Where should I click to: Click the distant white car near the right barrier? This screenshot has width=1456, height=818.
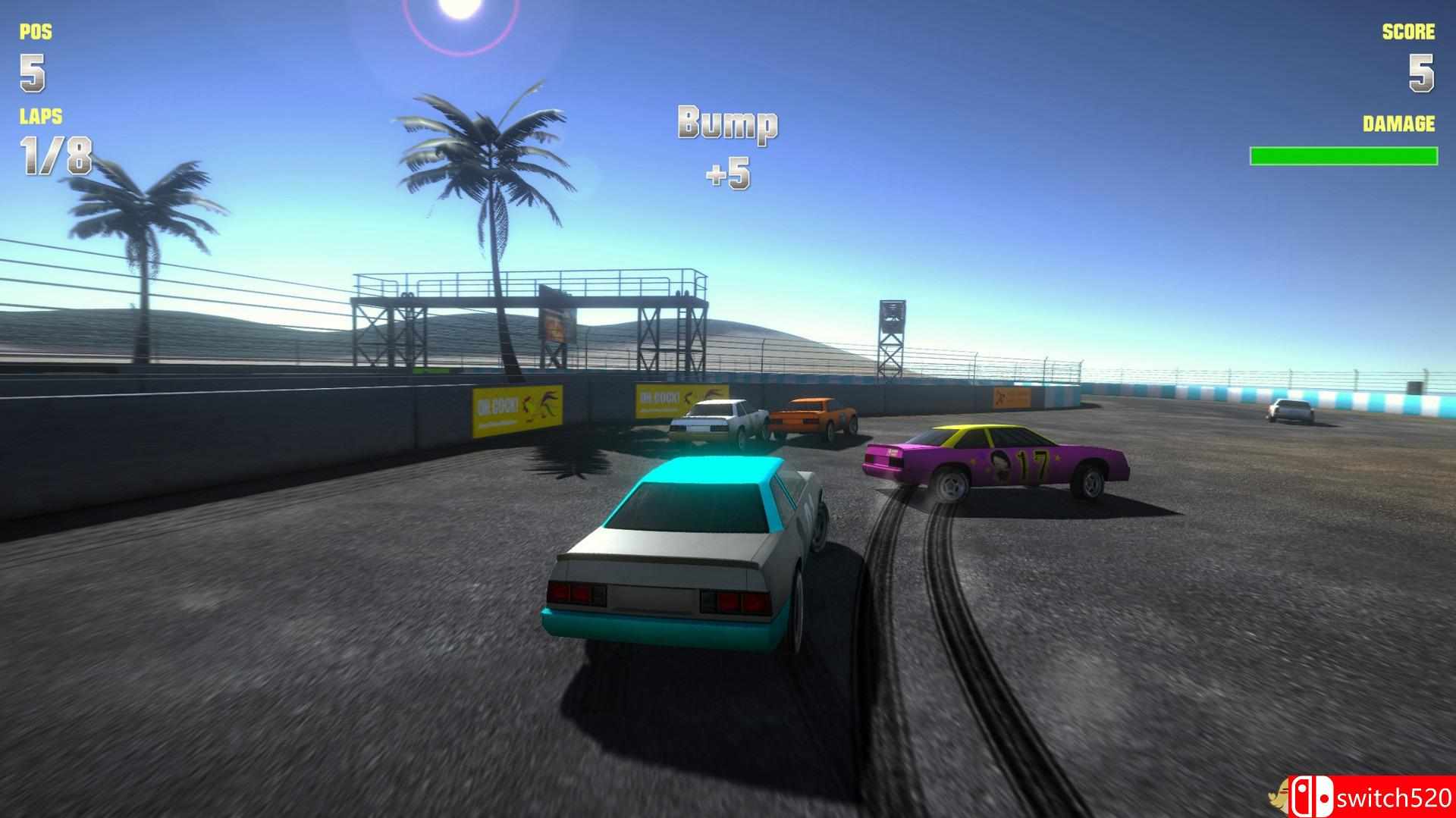(x=1289, y=409)
